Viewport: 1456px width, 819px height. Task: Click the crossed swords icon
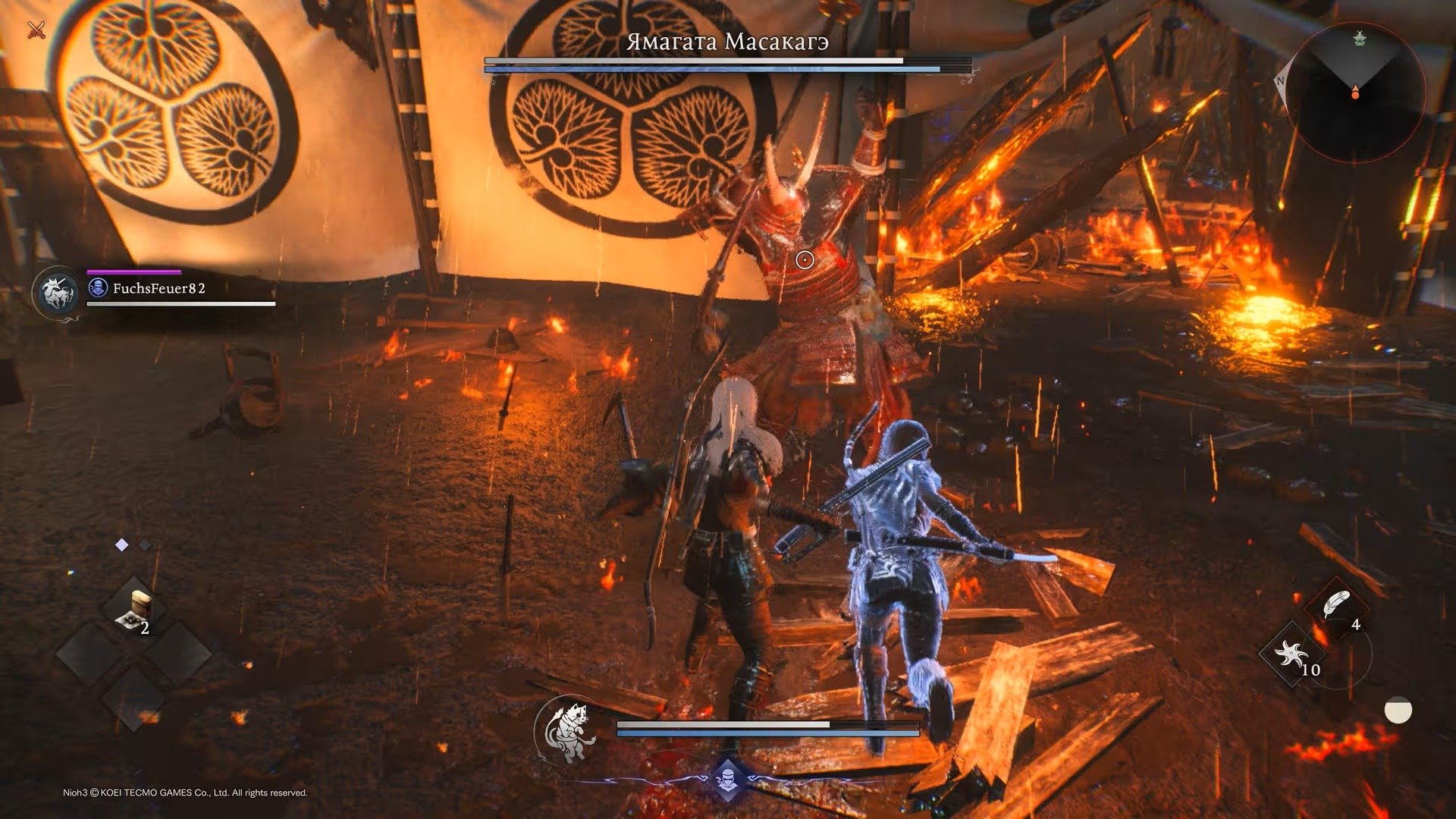pos(36,30)
